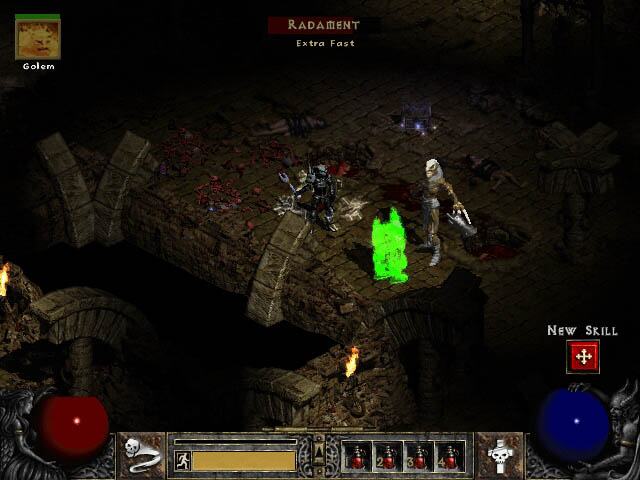This screenshot has width=640, height=480.
Task: Use the red potion in belt slot 2
Action: pos(388,456)
